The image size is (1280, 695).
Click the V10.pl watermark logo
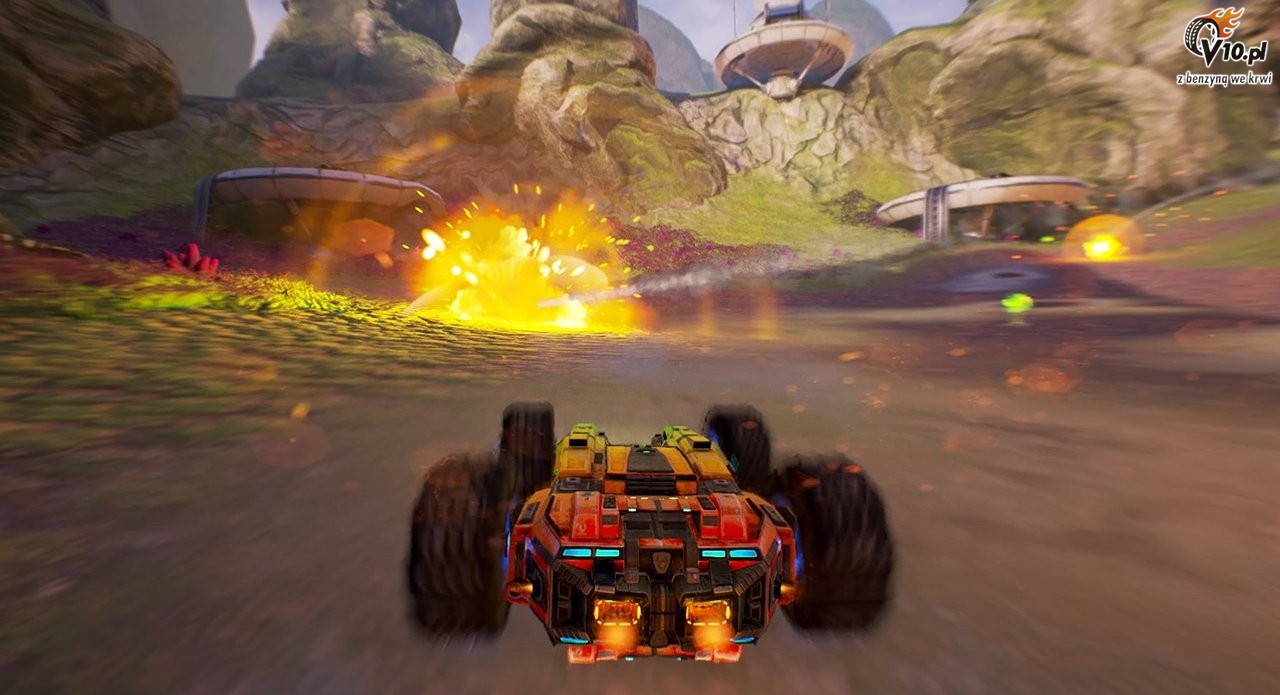[x=1228, y=43]
